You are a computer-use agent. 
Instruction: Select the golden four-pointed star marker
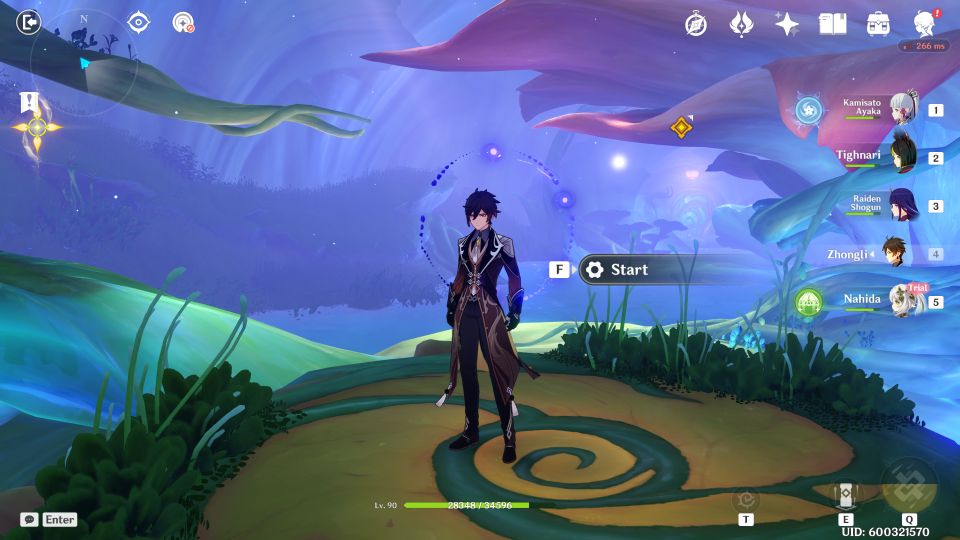(37, 128)
